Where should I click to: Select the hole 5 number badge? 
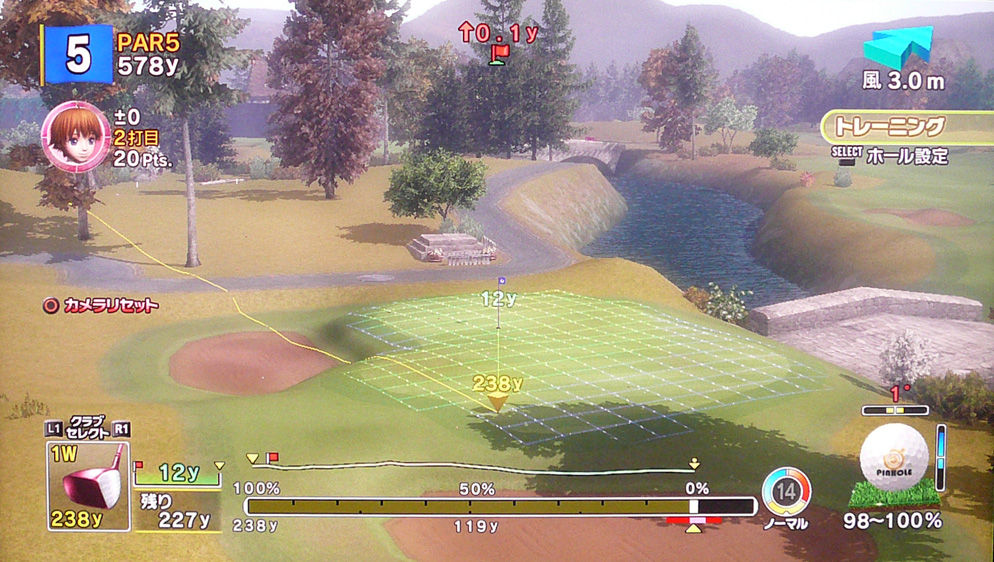pos(76,55)
